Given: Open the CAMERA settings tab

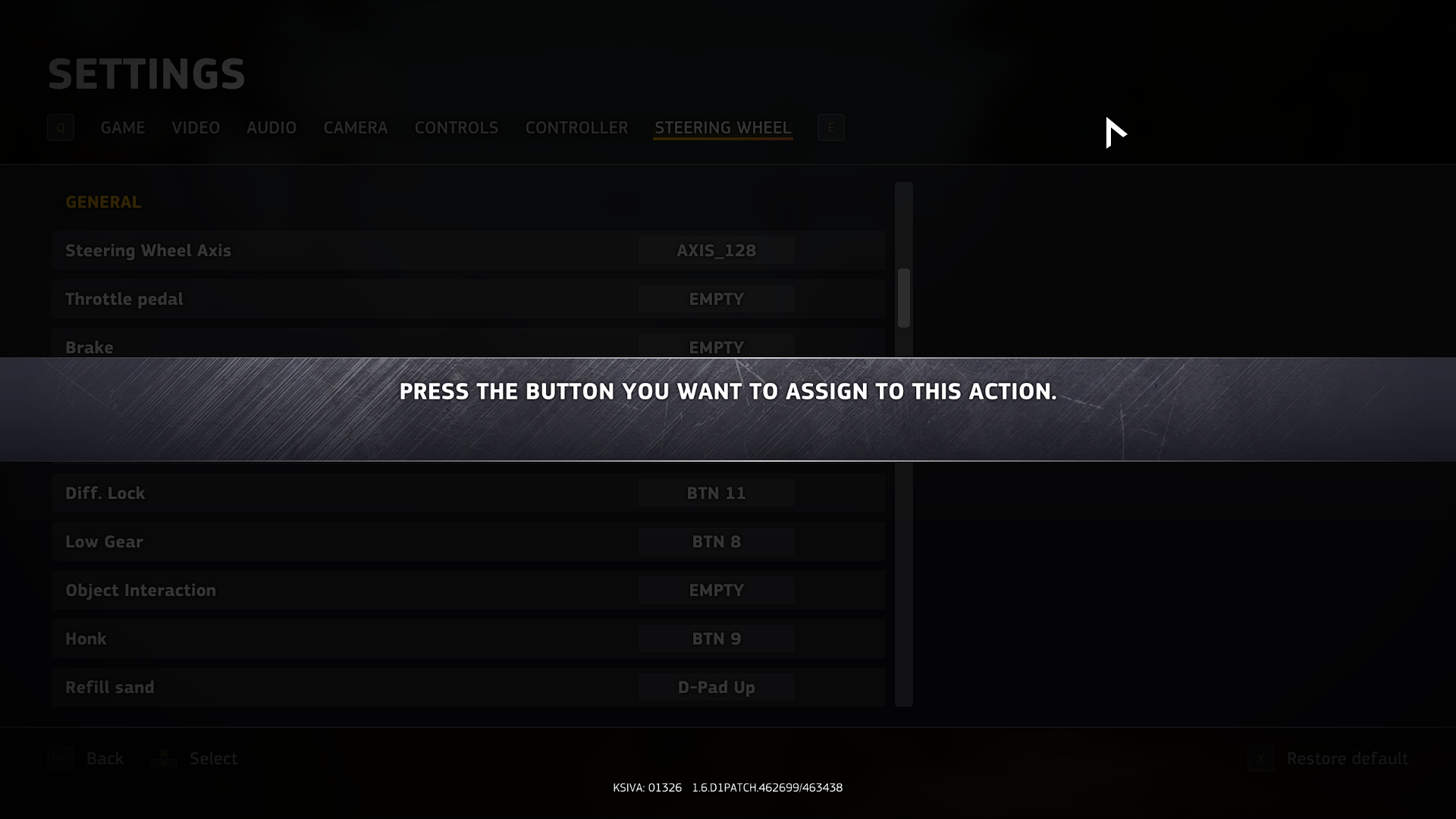Looking at the screenshot, I should pyautogui.click(x=355, y=127).
